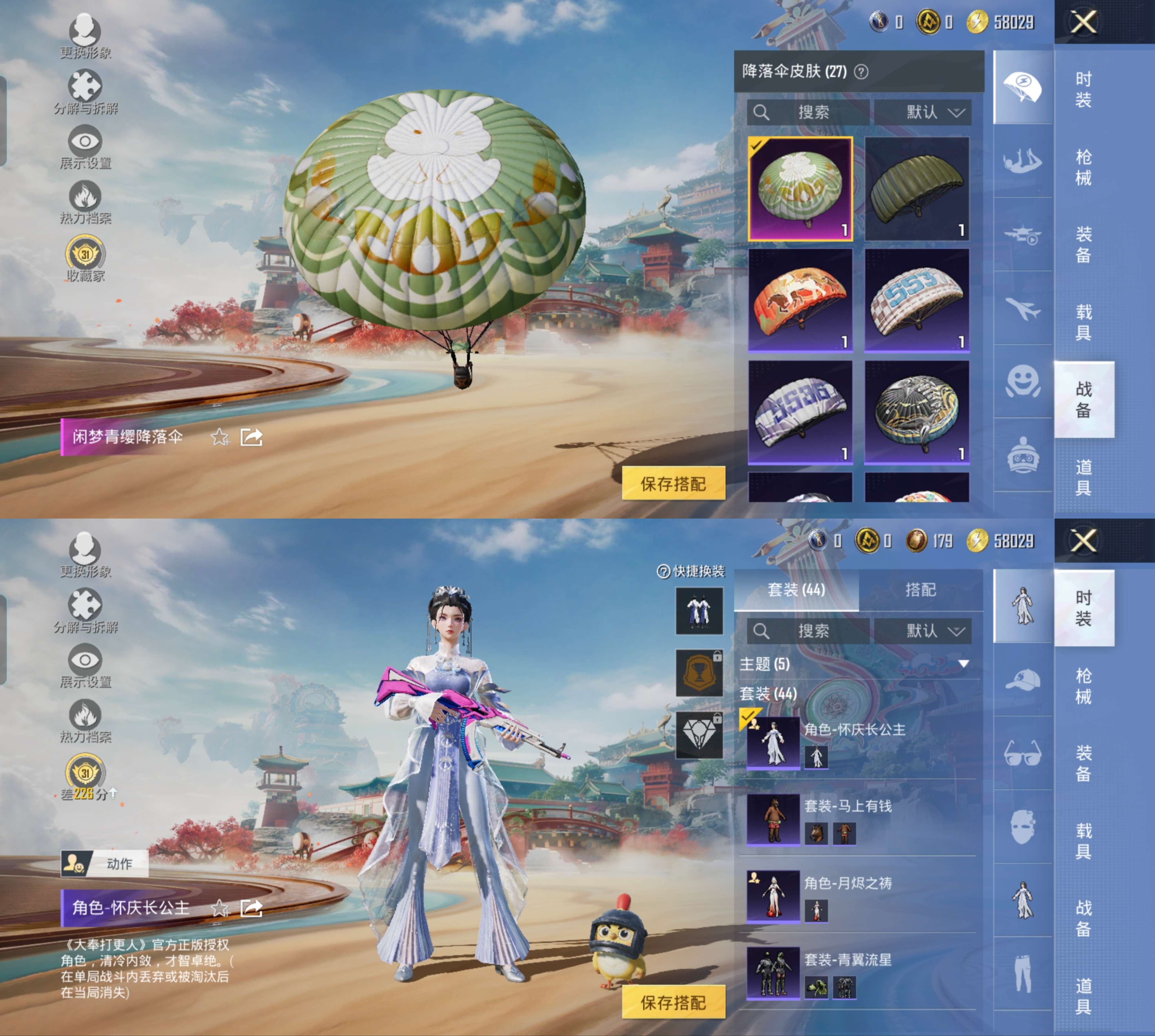Viewport: 1155px width, 1036px height.
Task: Open the 动作 emote button
Action: pyautogui.click(x=105, y=863)
